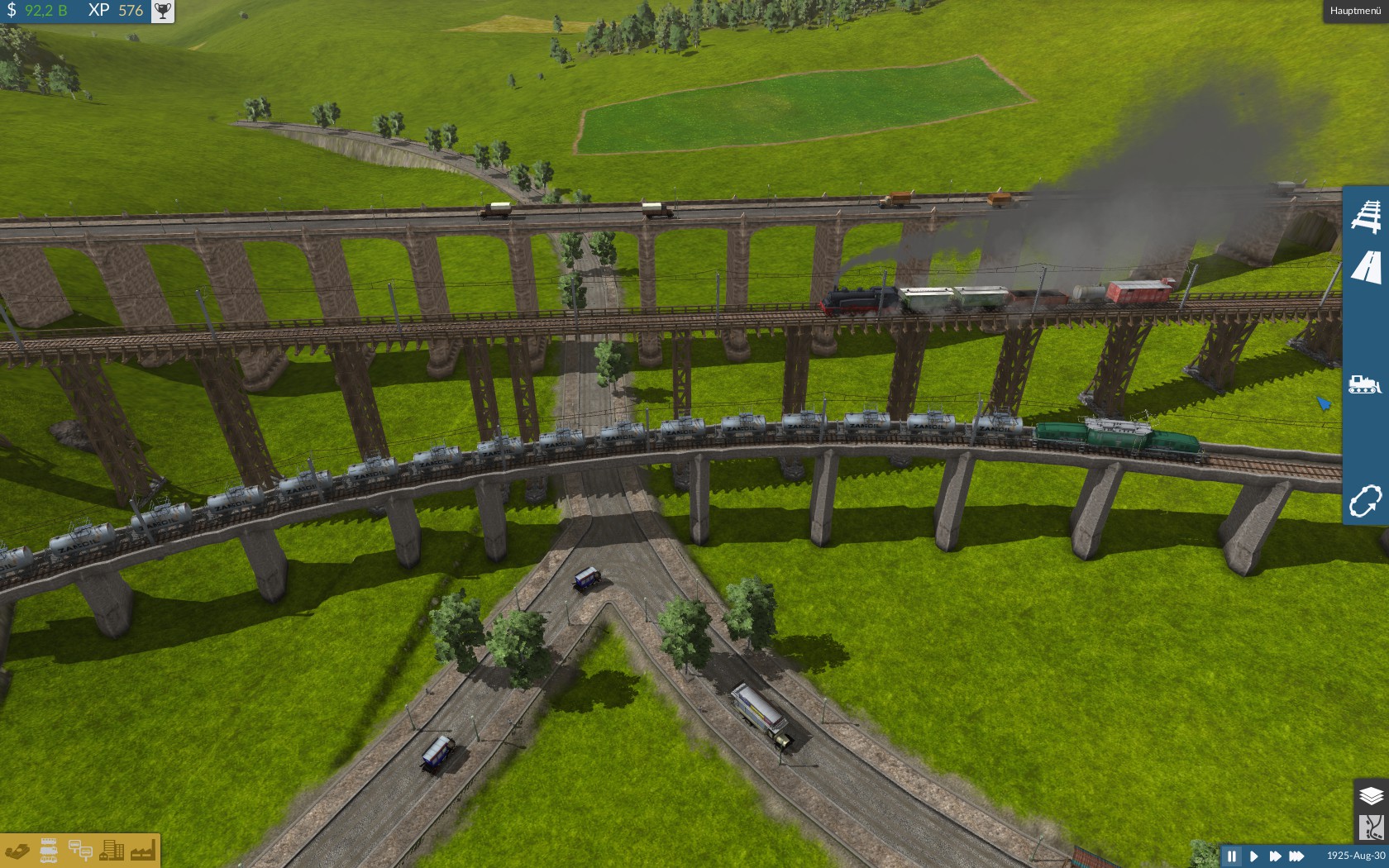The height and width of the screenshot is (868, 1389).
Task: Open the finances money hand icon
Action: [17, 851]
